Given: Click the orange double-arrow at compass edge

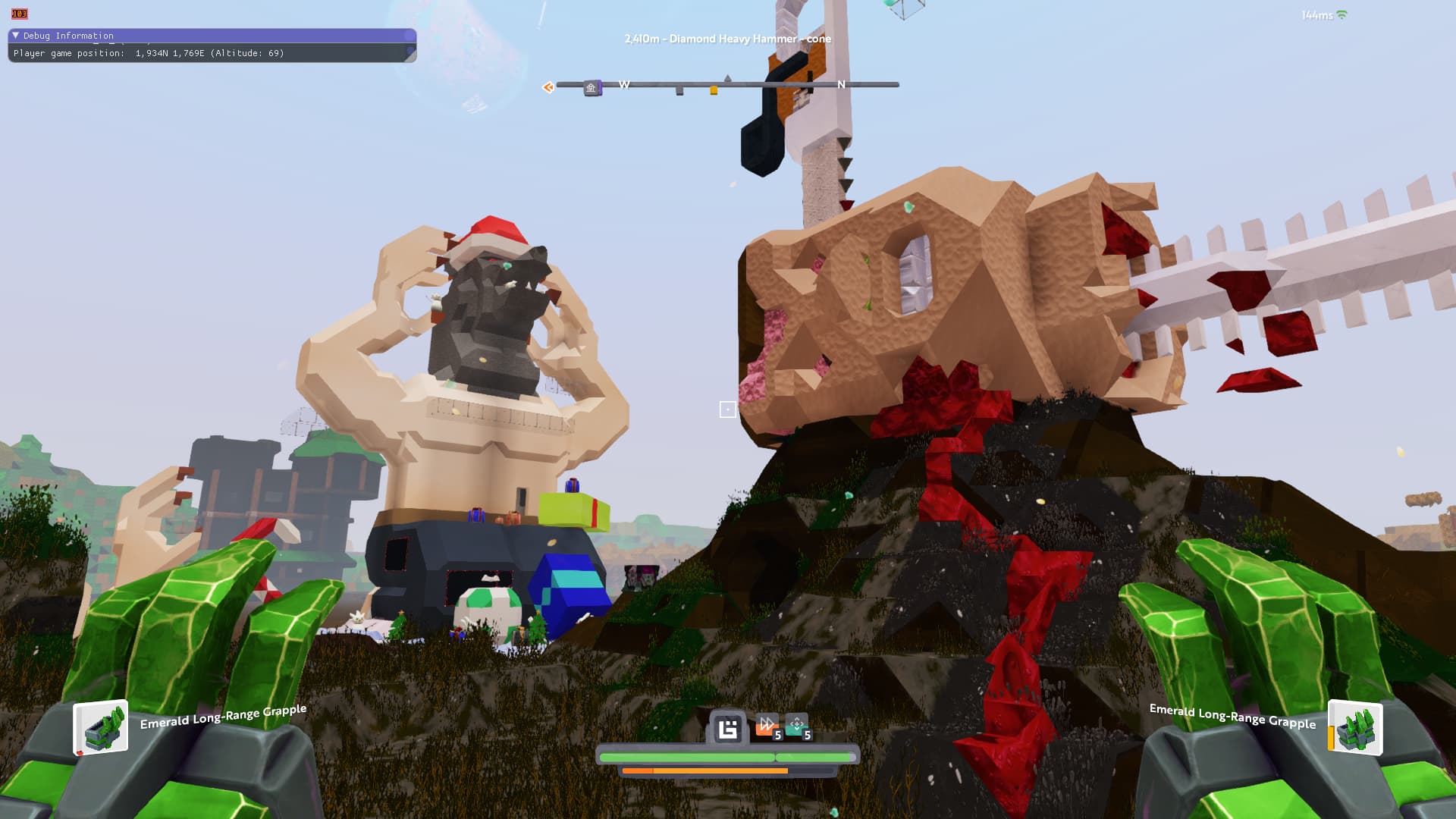Looking at the screenshot, I should point(548,87).
